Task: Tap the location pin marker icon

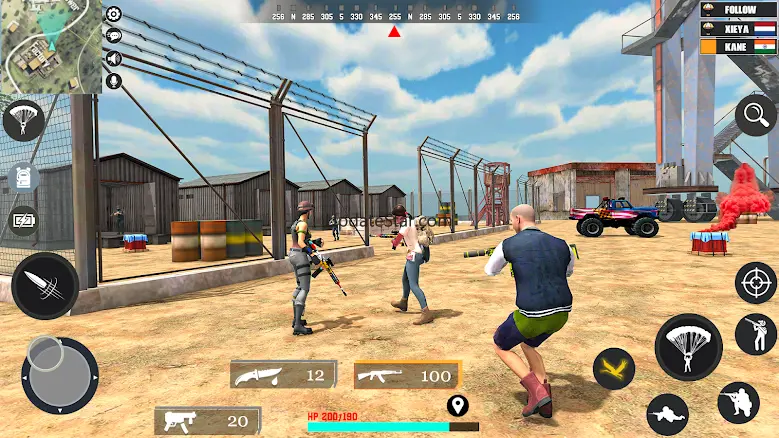Action: pyautogui.click(x=458, y=406)
